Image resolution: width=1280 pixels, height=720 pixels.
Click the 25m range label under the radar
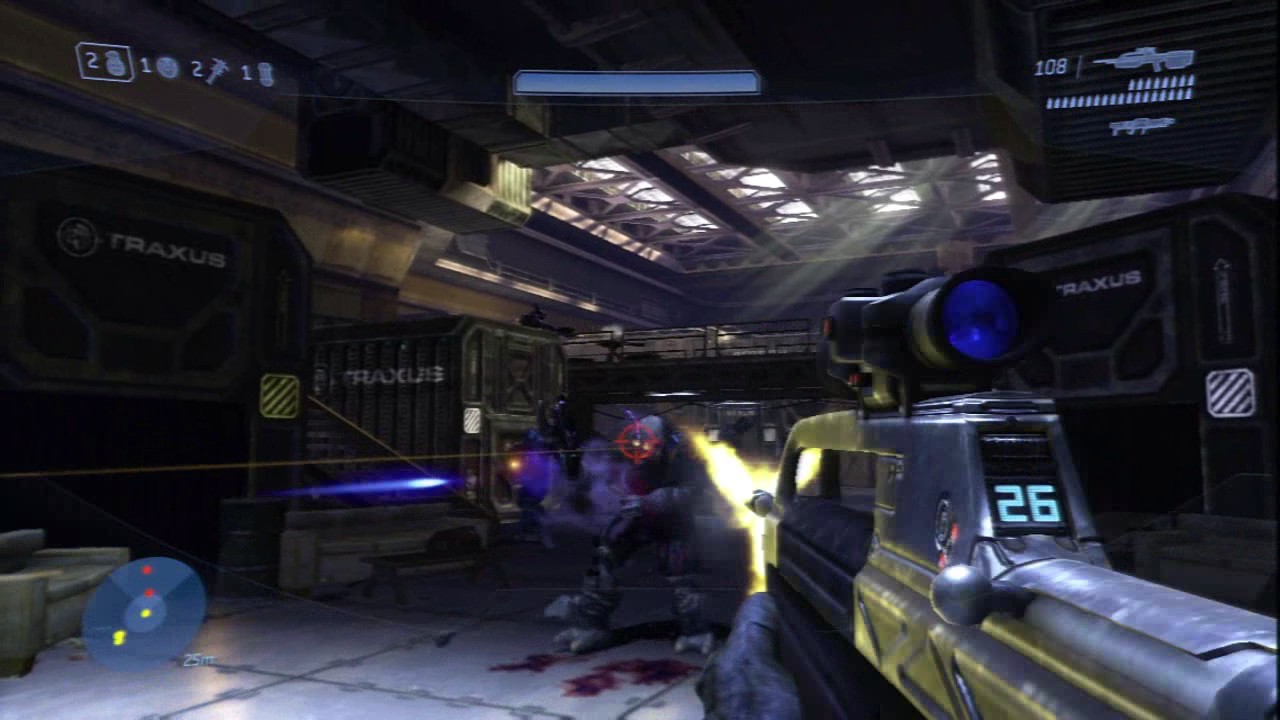point(198,658)
